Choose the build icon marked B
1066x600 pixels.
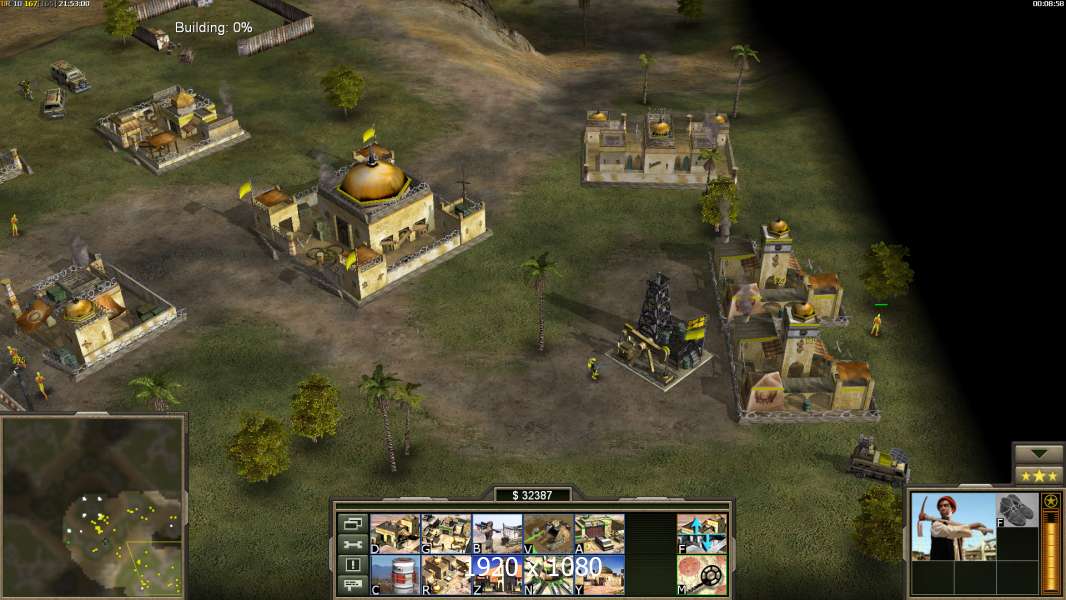point(497,533)
